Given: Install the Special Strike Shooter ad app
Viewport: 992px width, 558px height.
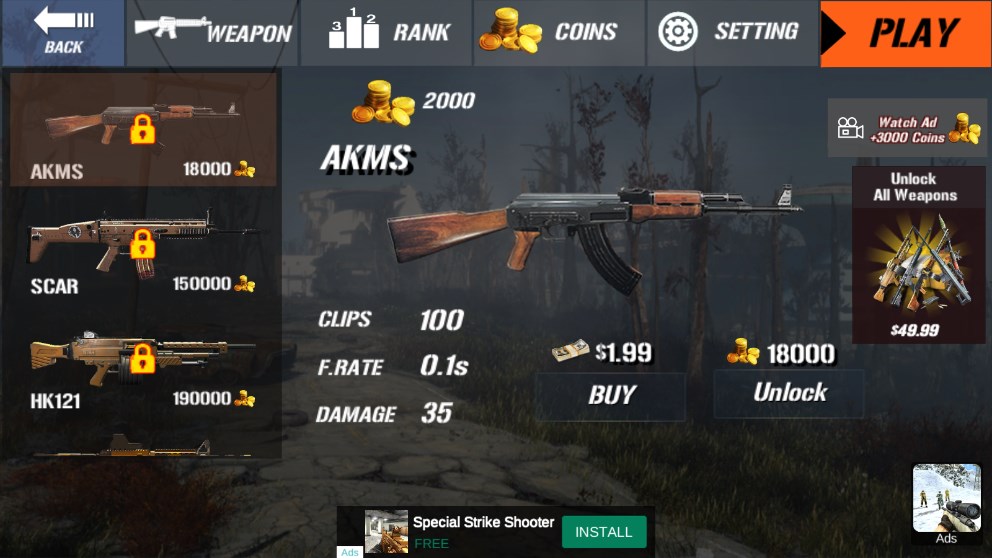Looking at the screenshot, I should pyautogui.click(x=603, y=532).
